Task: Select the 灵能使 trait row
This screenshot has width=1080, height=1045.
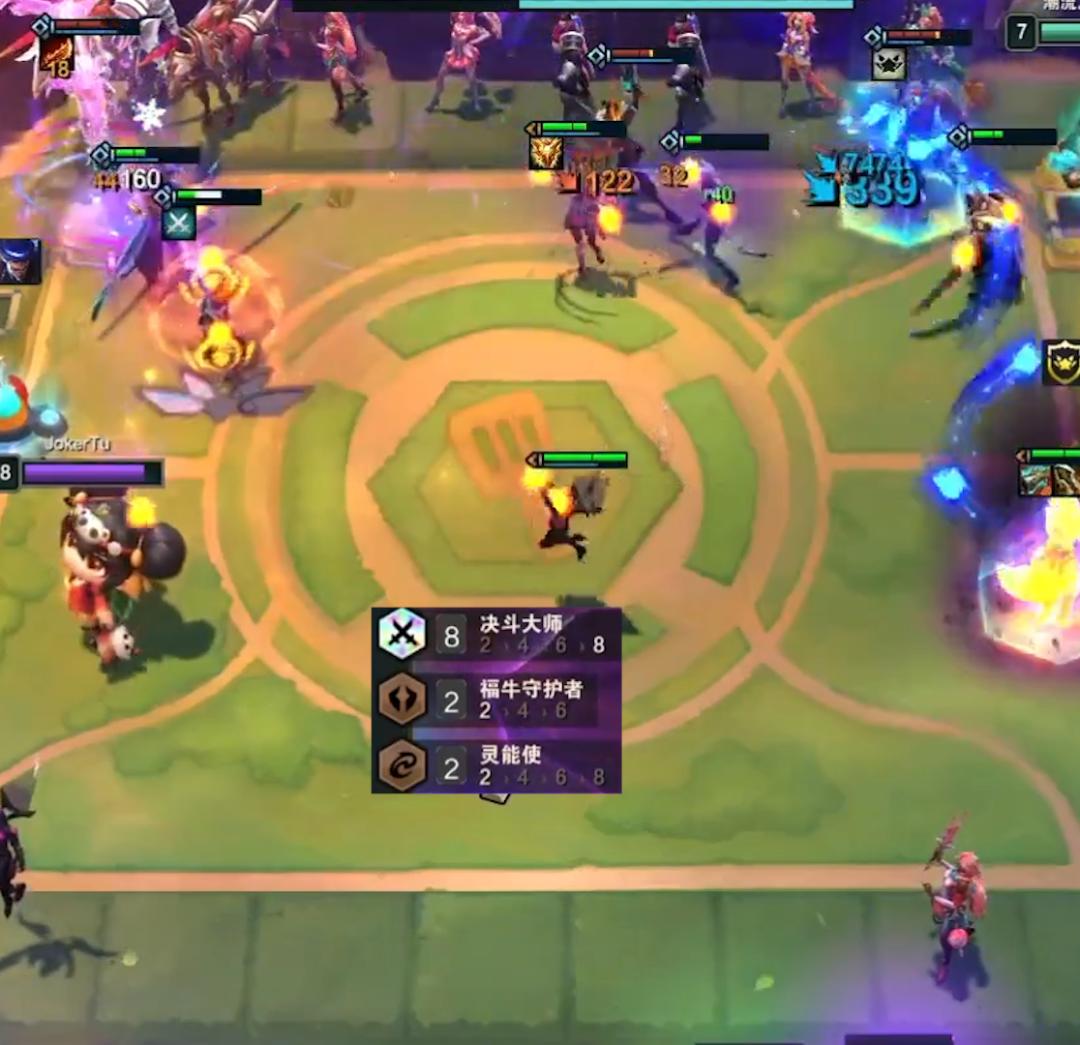Action: click(x=496, y=766)
